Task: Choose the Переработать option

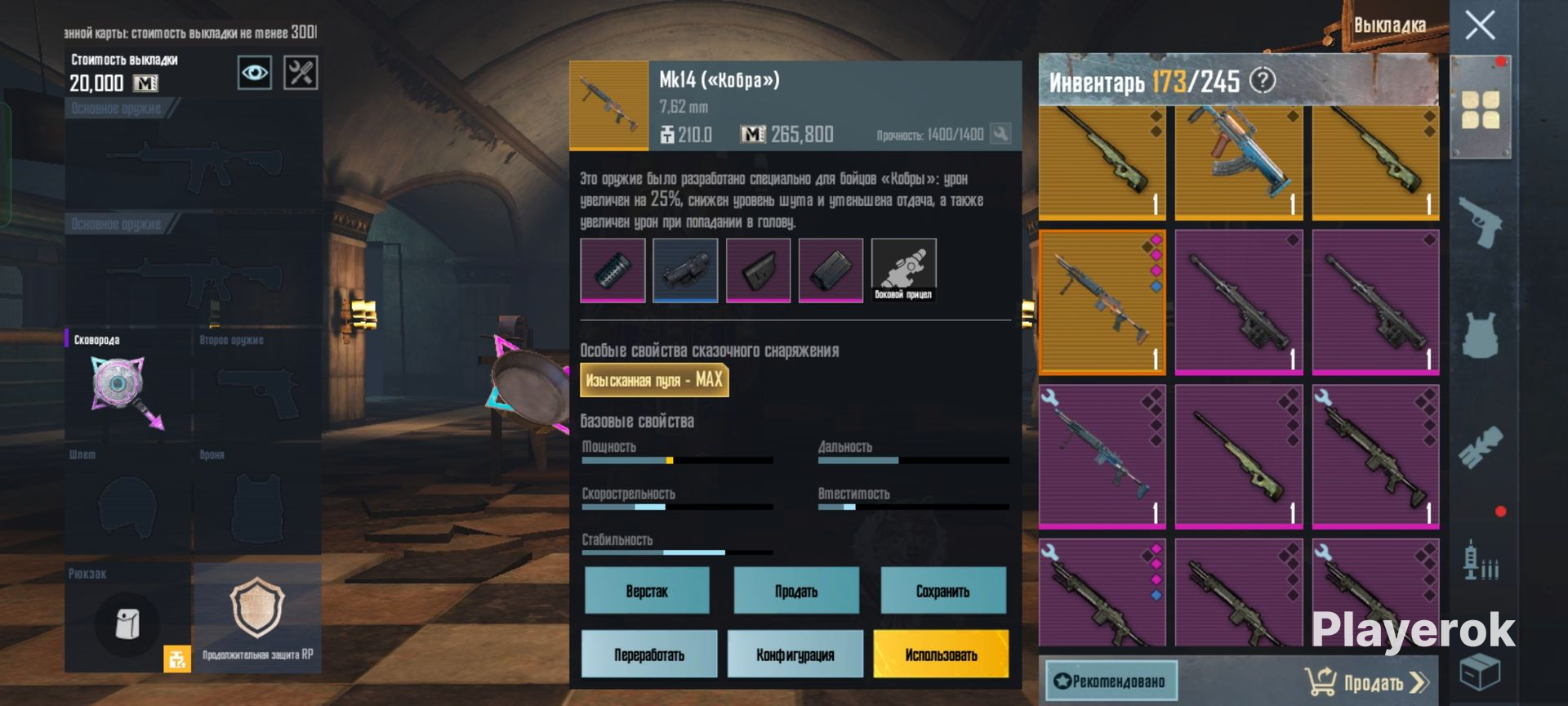Action: (x=649, y=654)
